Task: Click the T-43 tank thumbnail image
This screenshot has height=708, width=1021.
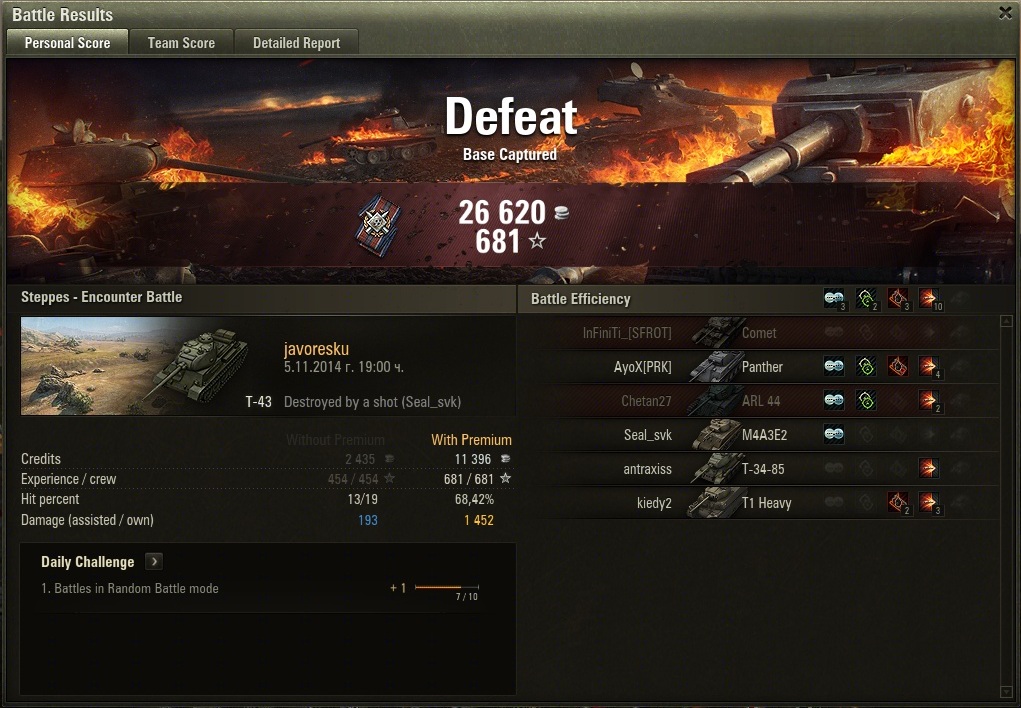Action: tap(148, 366)
